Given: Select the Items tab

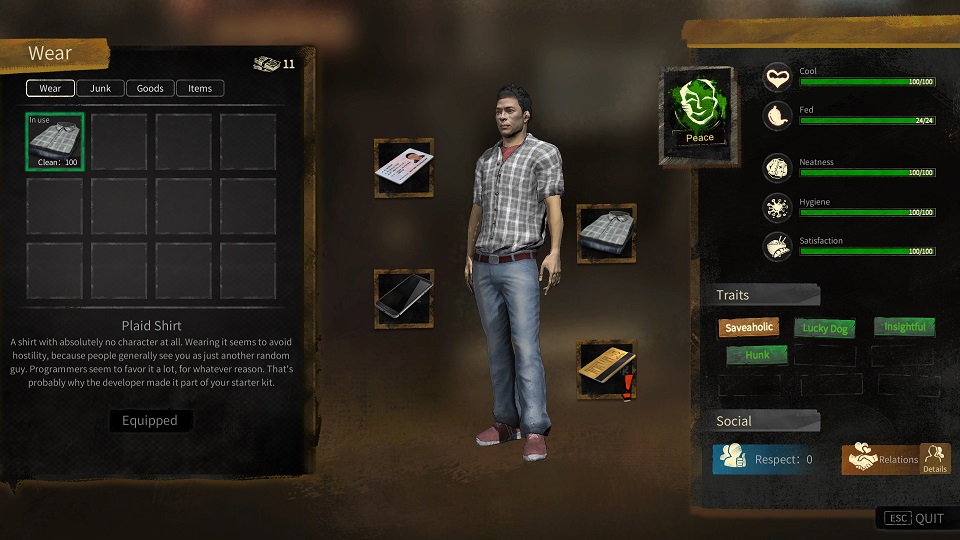Looking at the screenshot, I should [200, 88].
